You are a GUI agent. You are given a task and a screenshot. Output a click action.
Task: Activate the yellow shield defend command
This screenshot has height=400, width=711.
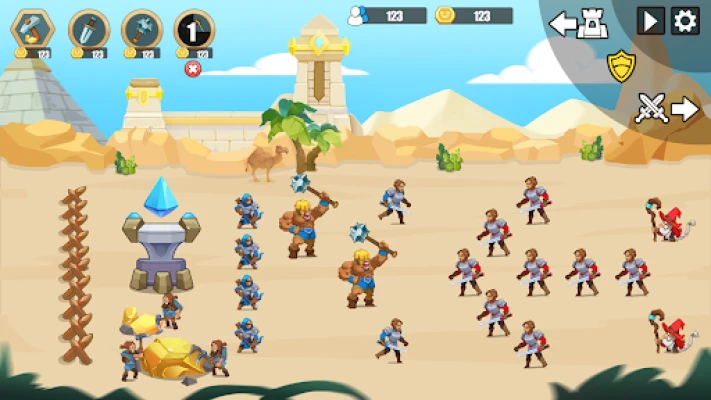622,66
